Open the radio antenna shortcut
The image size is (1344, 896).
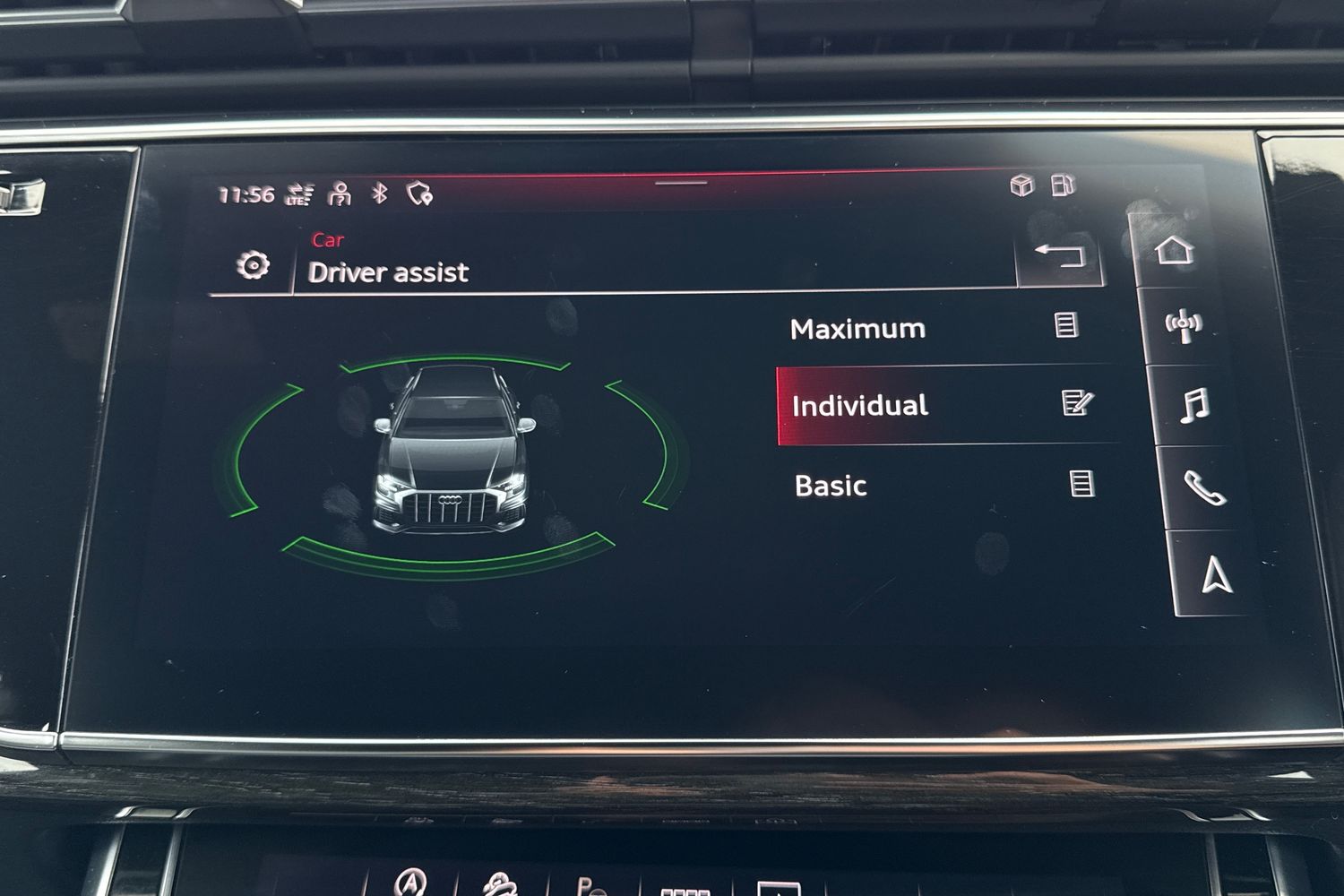1184,326
